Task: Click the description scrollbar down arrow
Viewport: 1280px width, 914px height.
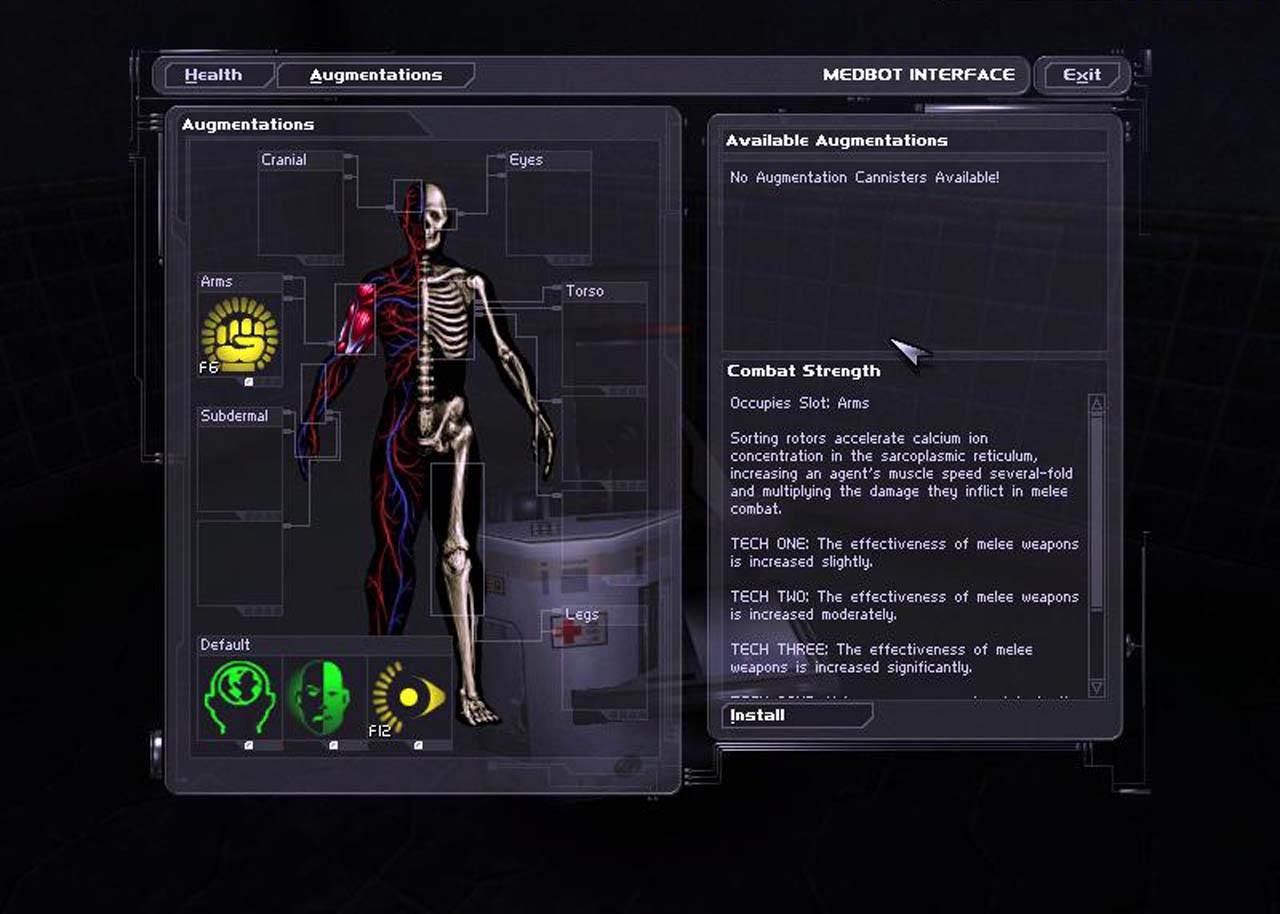Action: tap(1096, 688)
